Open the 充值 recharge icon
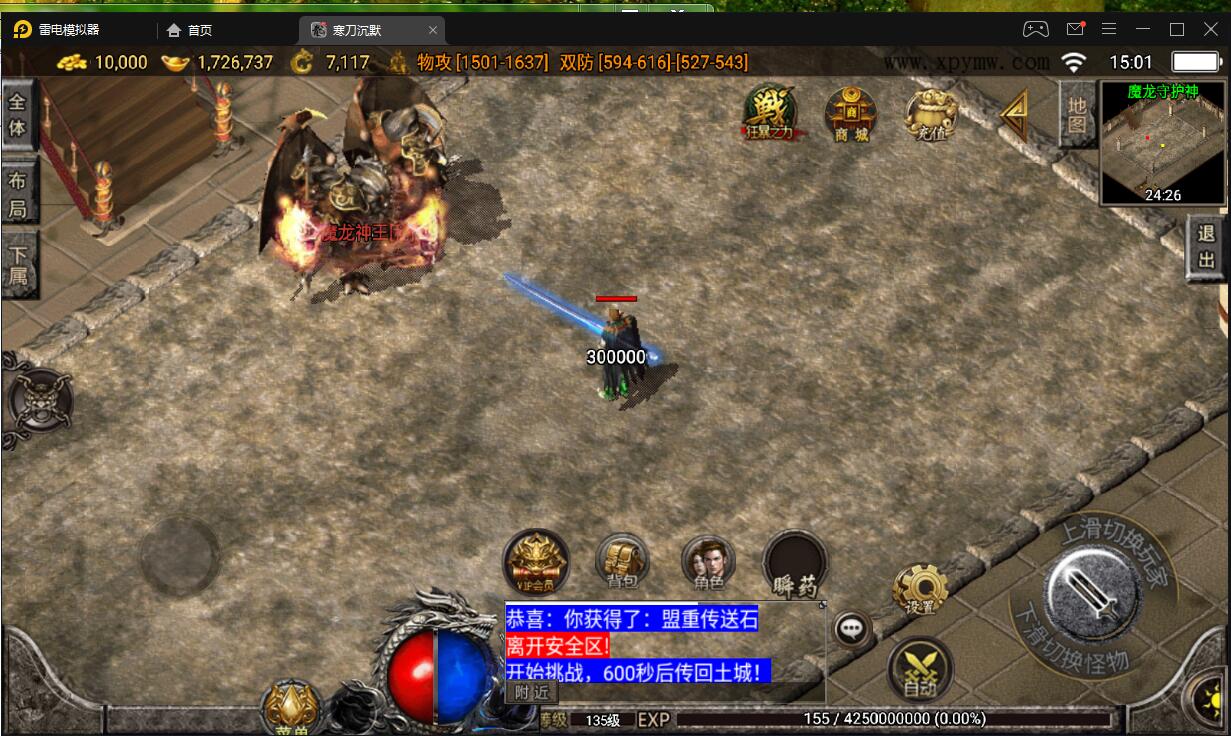1231x736 pixels. coord(930,114)
